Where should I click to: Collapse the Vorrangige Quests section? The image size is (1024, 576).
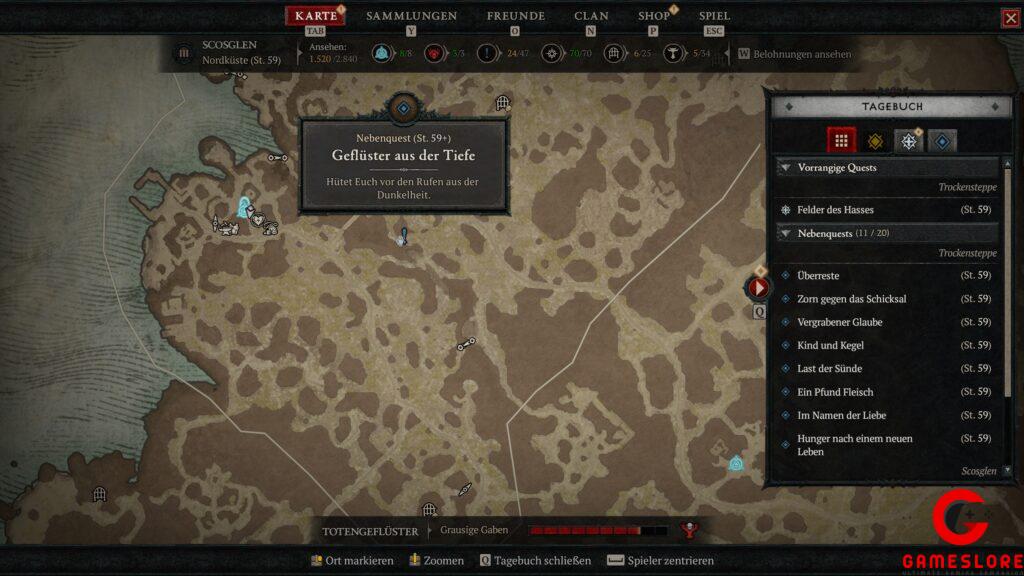tap(786, 168)
